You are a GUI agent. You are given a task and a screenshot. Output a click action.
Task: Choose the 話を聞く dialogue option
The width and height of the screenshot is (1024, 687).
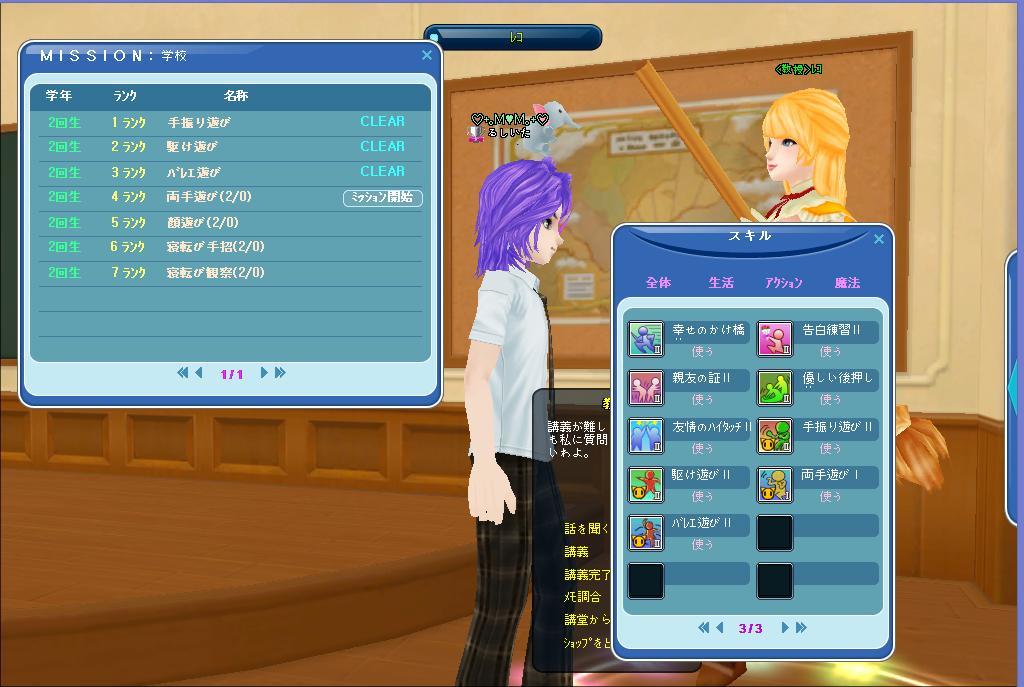click(584, 529)
